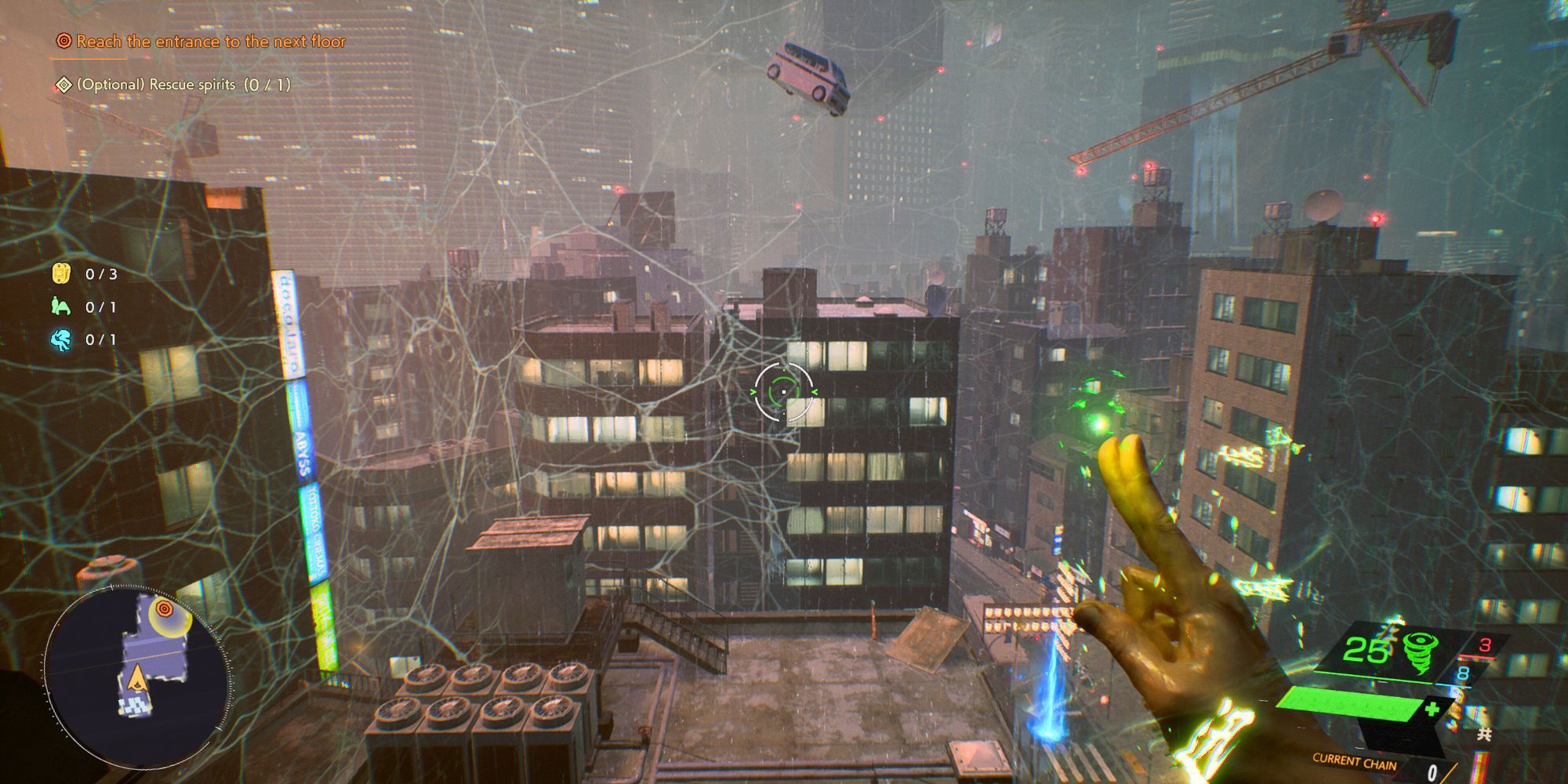
Task: Click the yellow tag collectible counter icon
Action: coord(61,274)
